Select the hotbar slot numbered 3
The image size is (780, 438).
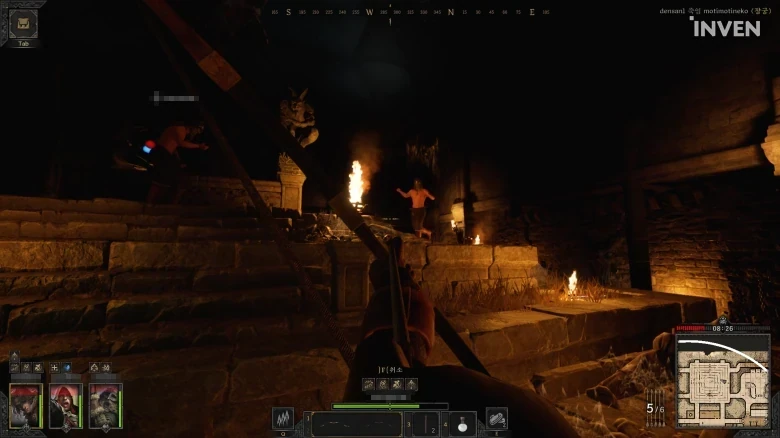point(426,424)
